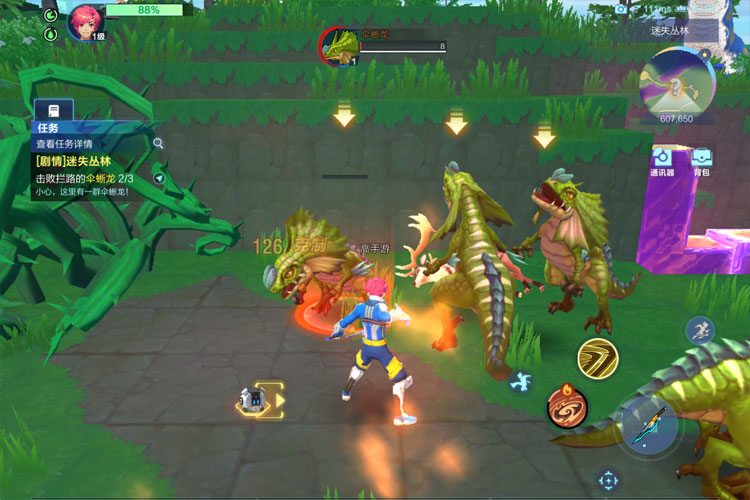Open the 背包 backpack
This screenshot has height=500, width=750.
[x=701, y=159]
